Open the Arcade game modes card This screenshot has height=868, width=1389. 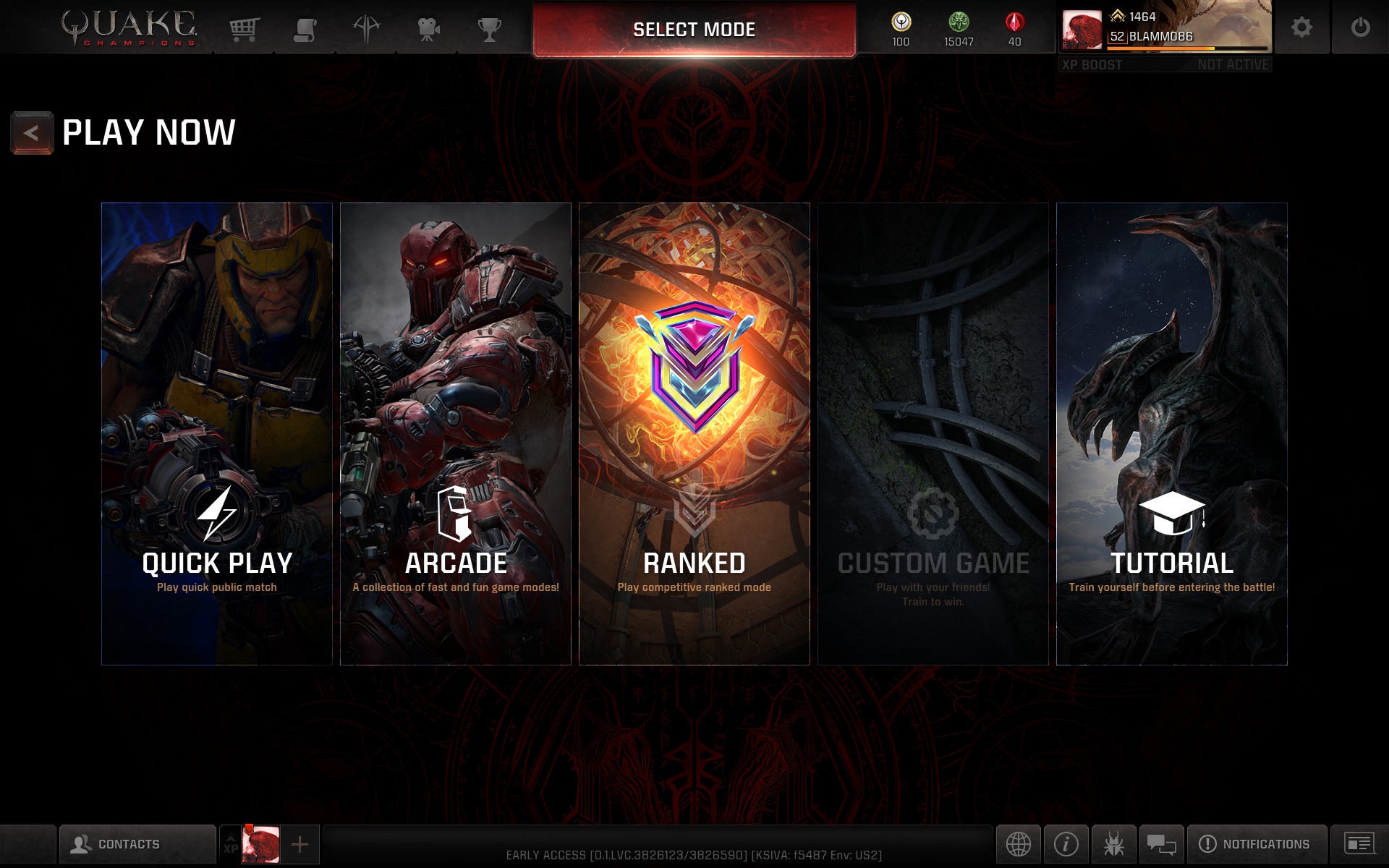click(x=456, y=434)
